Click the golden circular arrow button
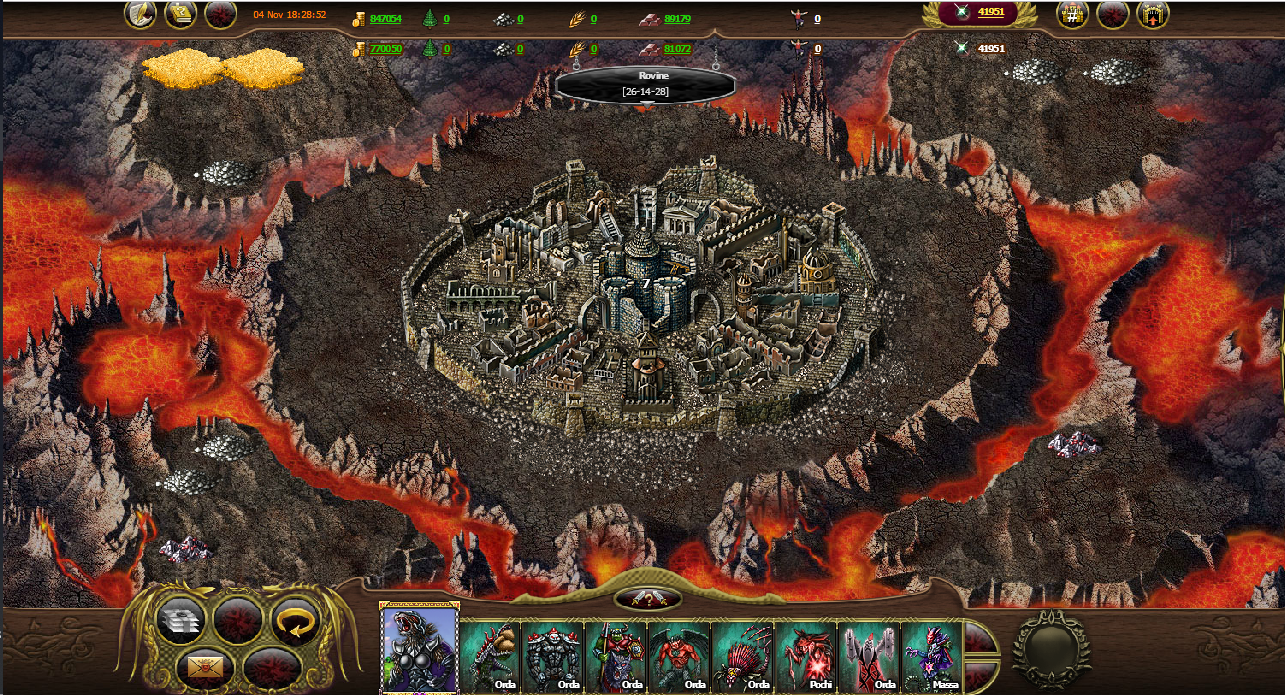The height and width of the screenshot is (695, 1285). [295, 623]
